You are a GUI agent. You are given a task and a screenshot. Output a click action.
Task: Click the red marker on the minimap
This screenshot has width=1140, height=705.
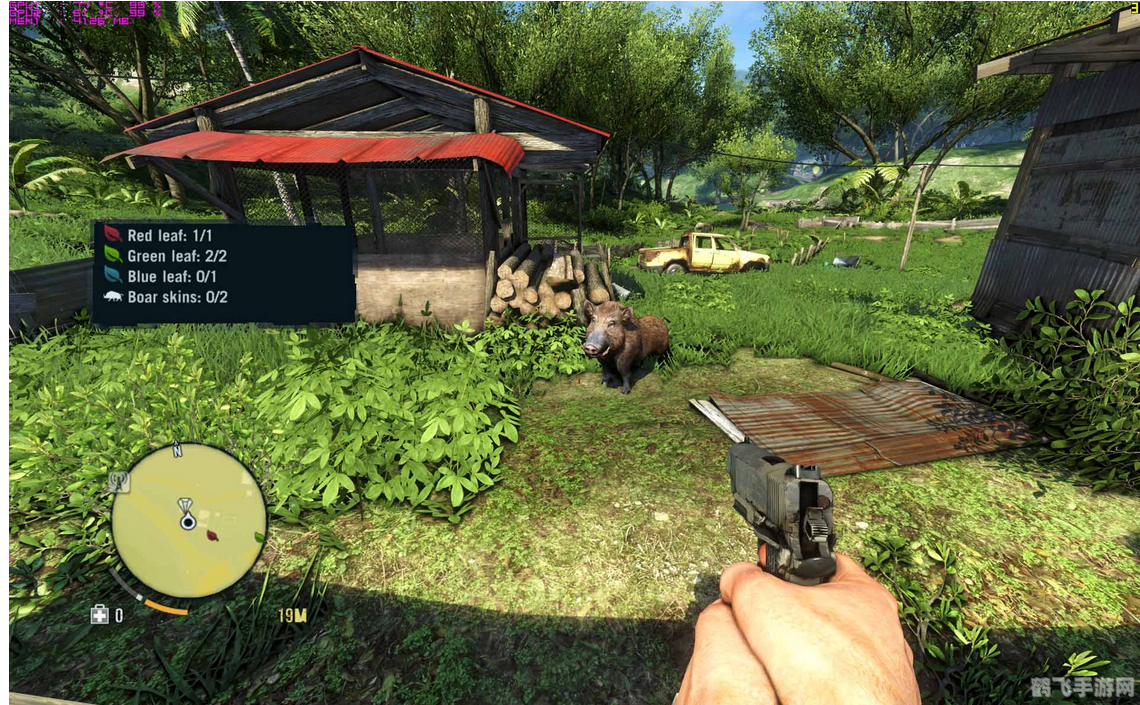(212, 535)
